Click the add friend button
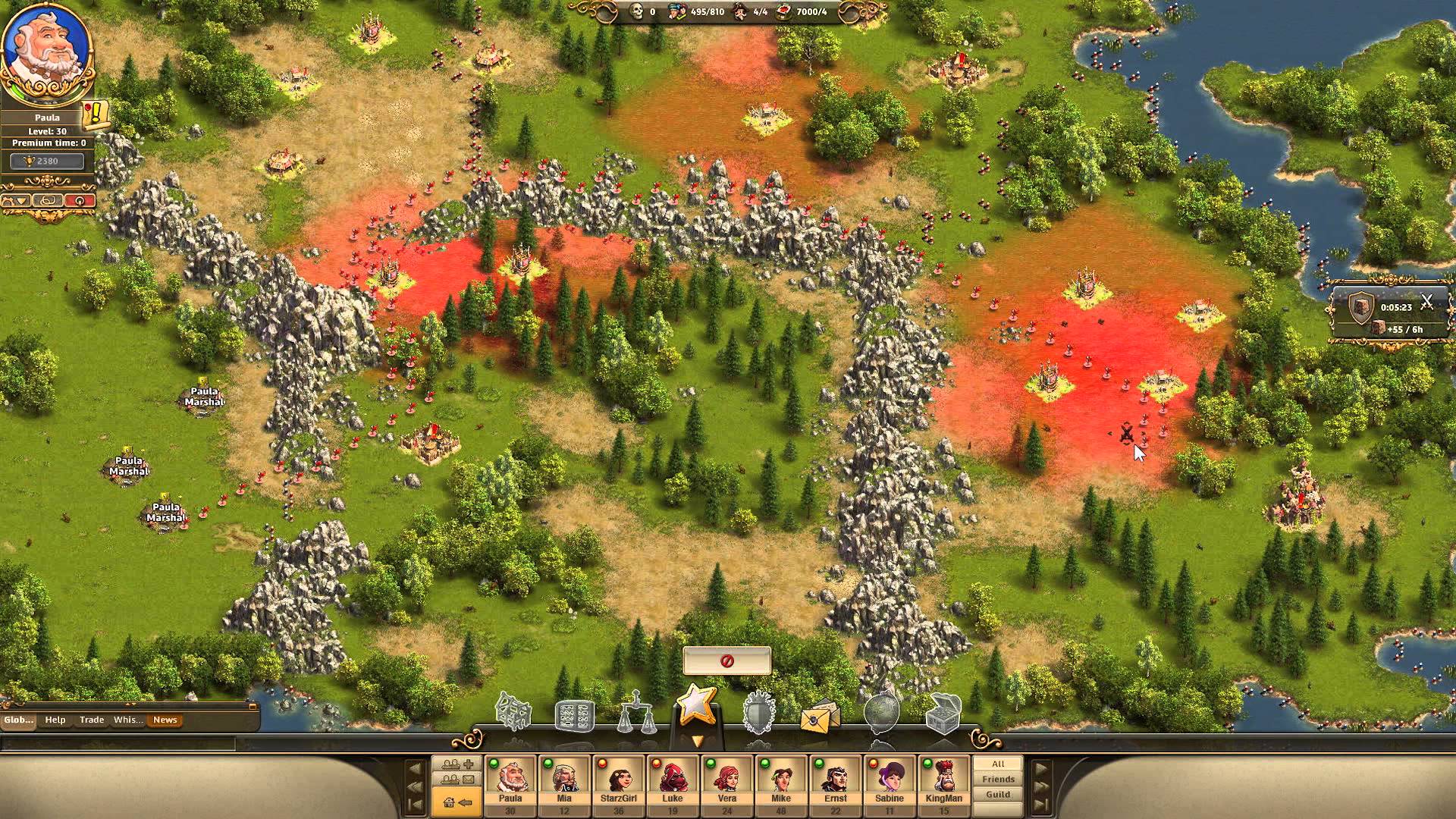This screenshot has height=819, width=1456. 457,764
